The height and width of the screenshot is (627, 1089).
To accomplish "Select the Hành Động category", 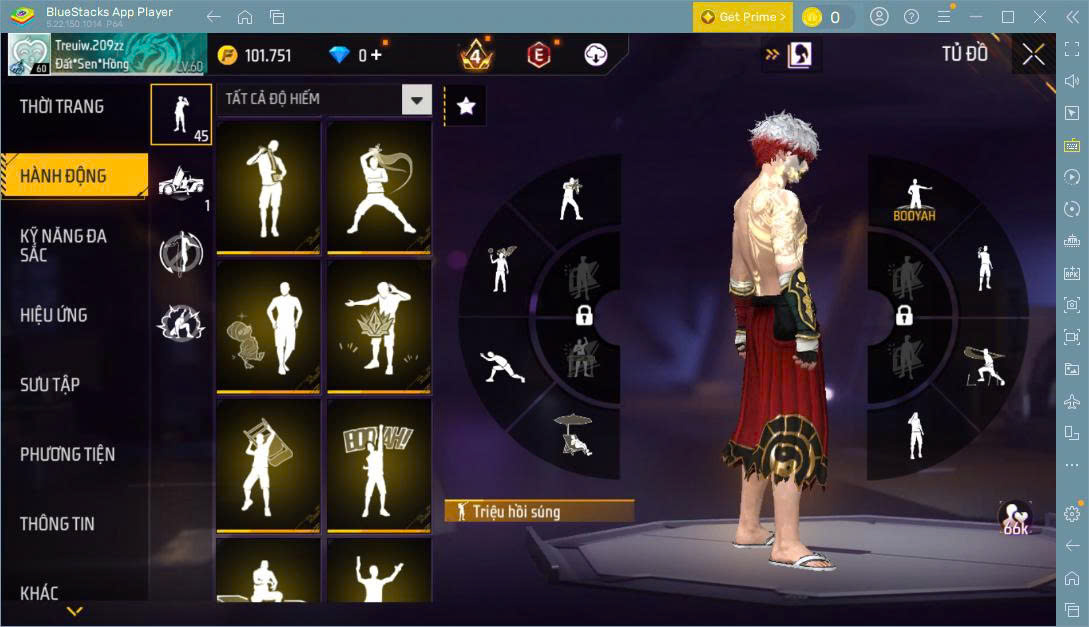I will click(x=63, y=176).
